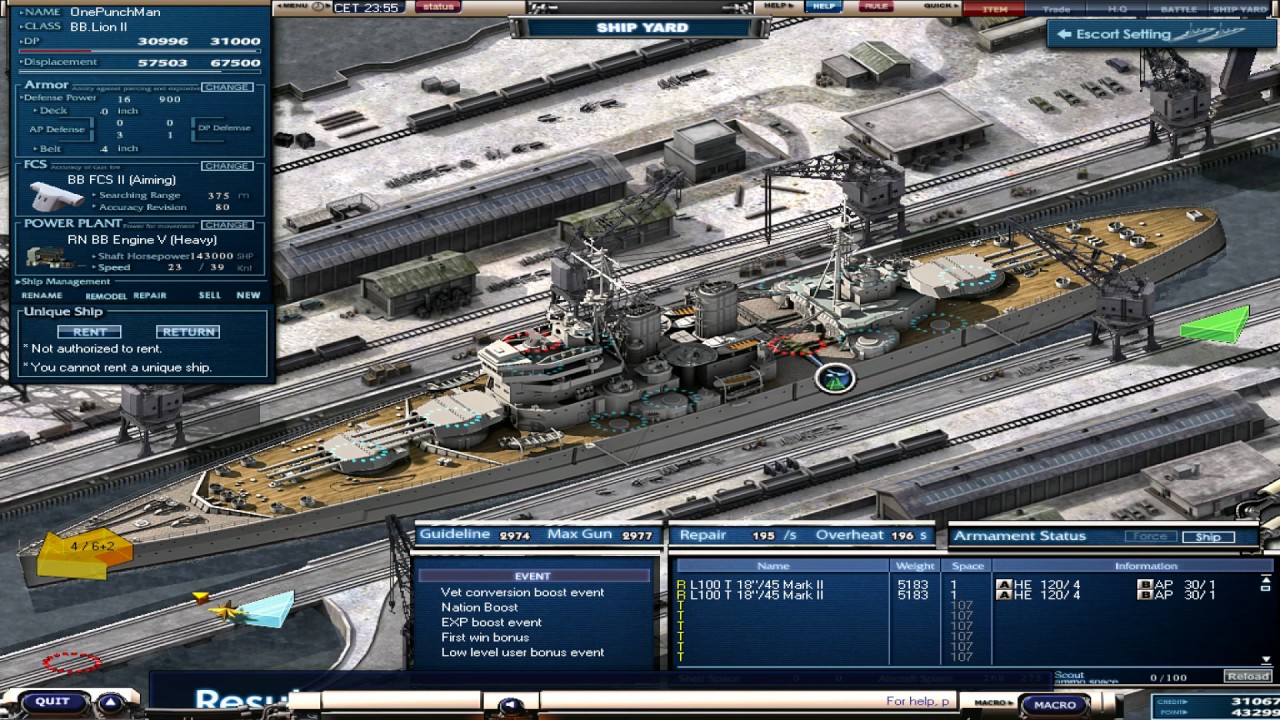Open the status button in top bar
Viewport: 1280px width, 720px height.
pyautogui.click(x=438, y=7)
